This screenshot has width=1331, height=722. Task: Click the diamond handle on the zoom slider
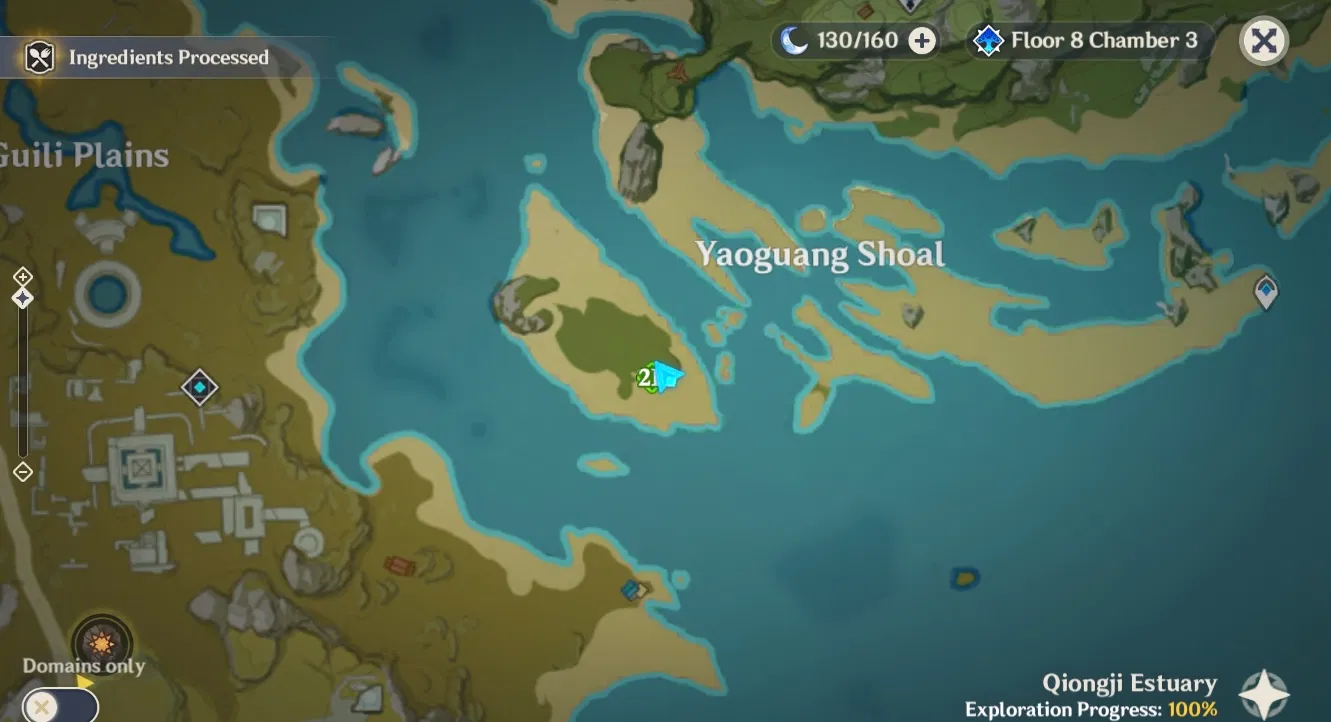click(22, 295)
